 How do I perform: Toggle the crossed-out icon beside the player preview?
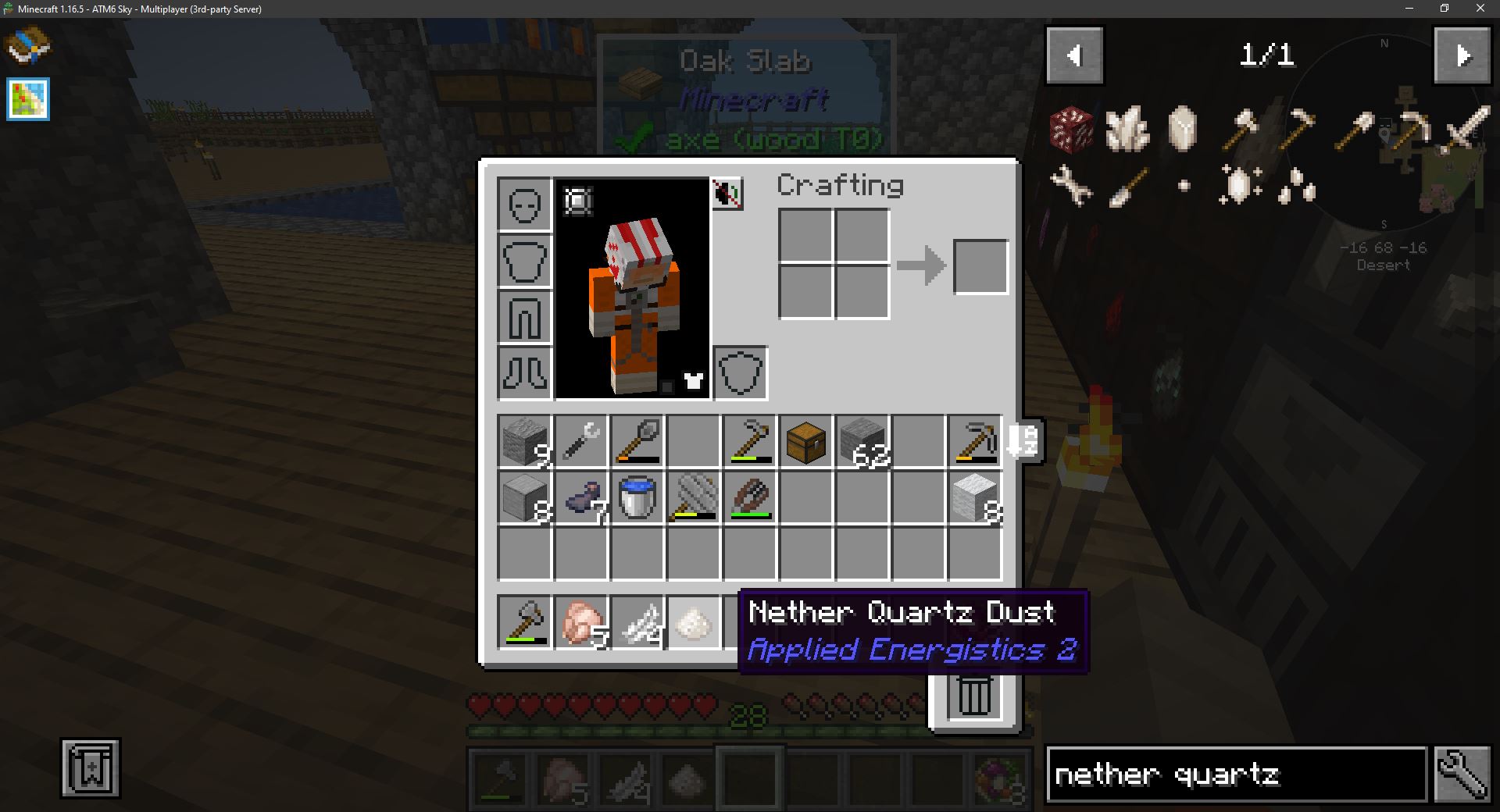(726, 195)
